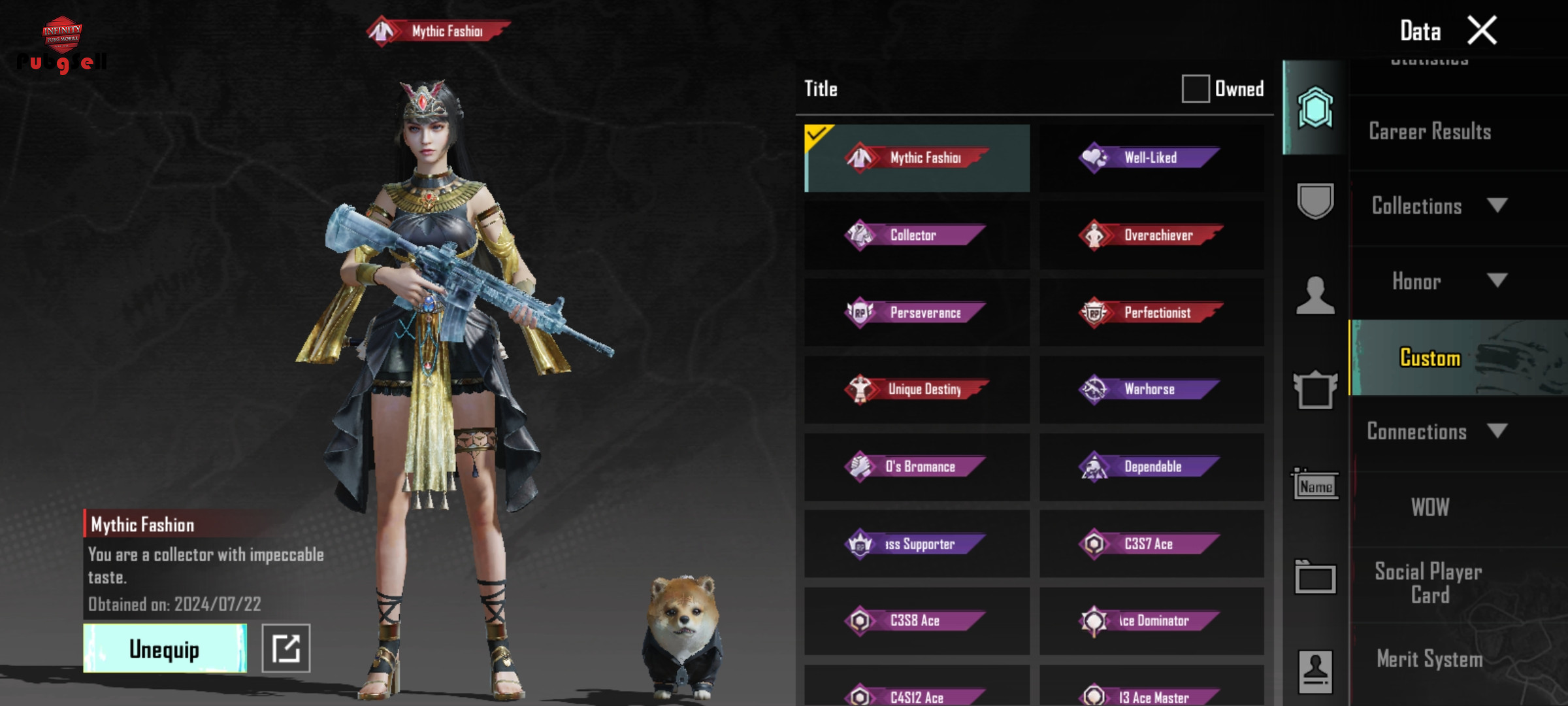Open the Name tag customization tab
Screen dimensions: 1568x706
[x=1315, y=486]
